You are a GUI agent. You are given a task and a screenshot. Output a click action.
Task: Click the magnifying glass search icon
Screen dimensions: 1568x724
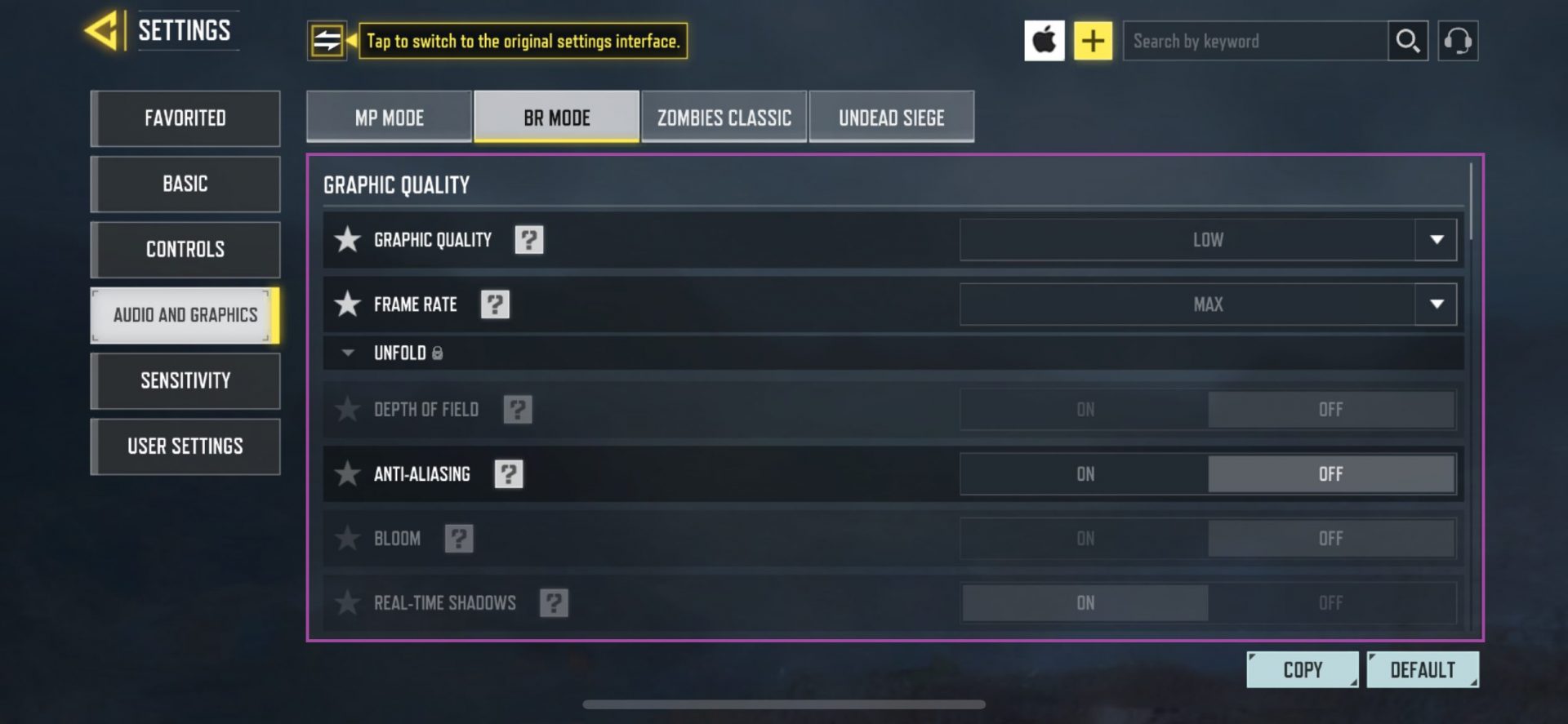coord(1407,40)
